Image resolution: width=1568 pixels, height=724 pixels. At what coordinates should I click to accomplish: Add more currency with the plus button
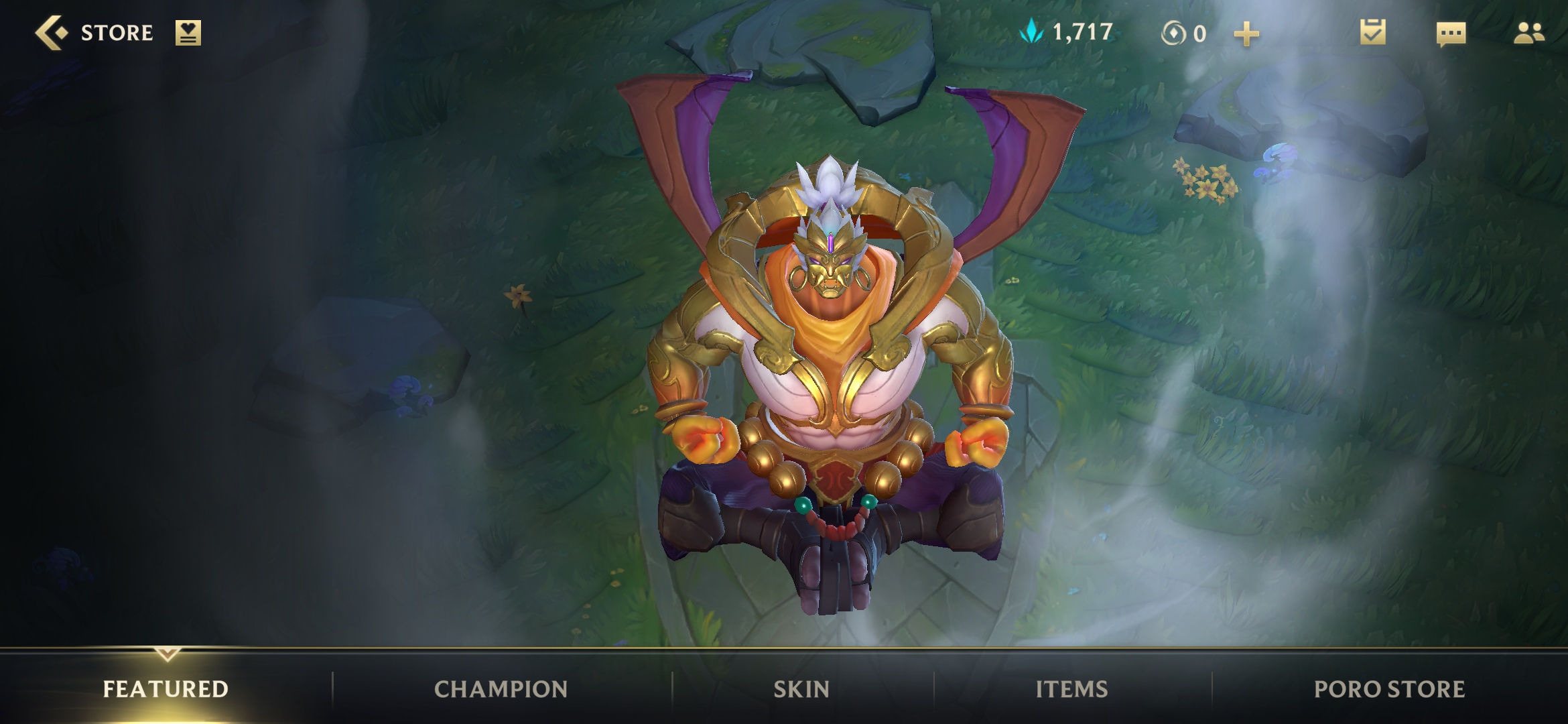pos(1246,34)
